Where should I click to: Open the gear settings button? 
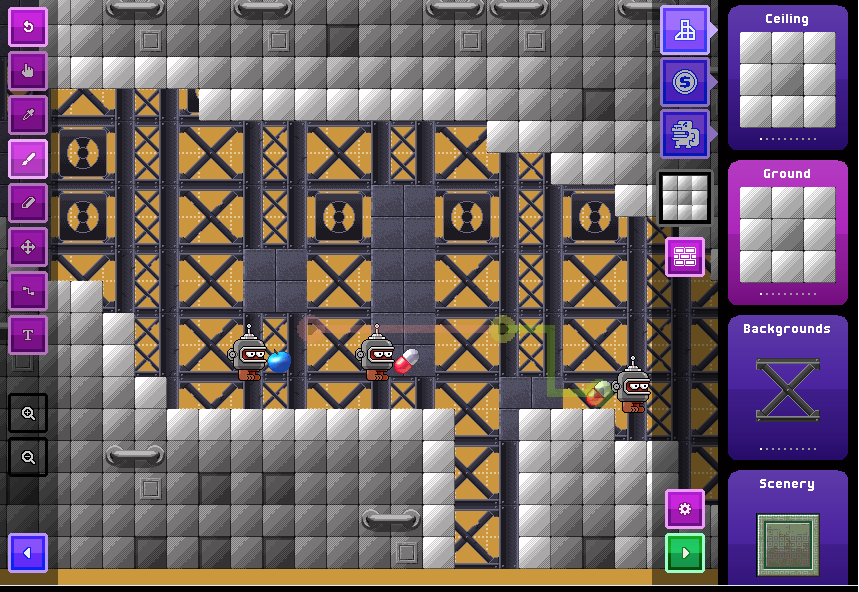click(685, 509)
